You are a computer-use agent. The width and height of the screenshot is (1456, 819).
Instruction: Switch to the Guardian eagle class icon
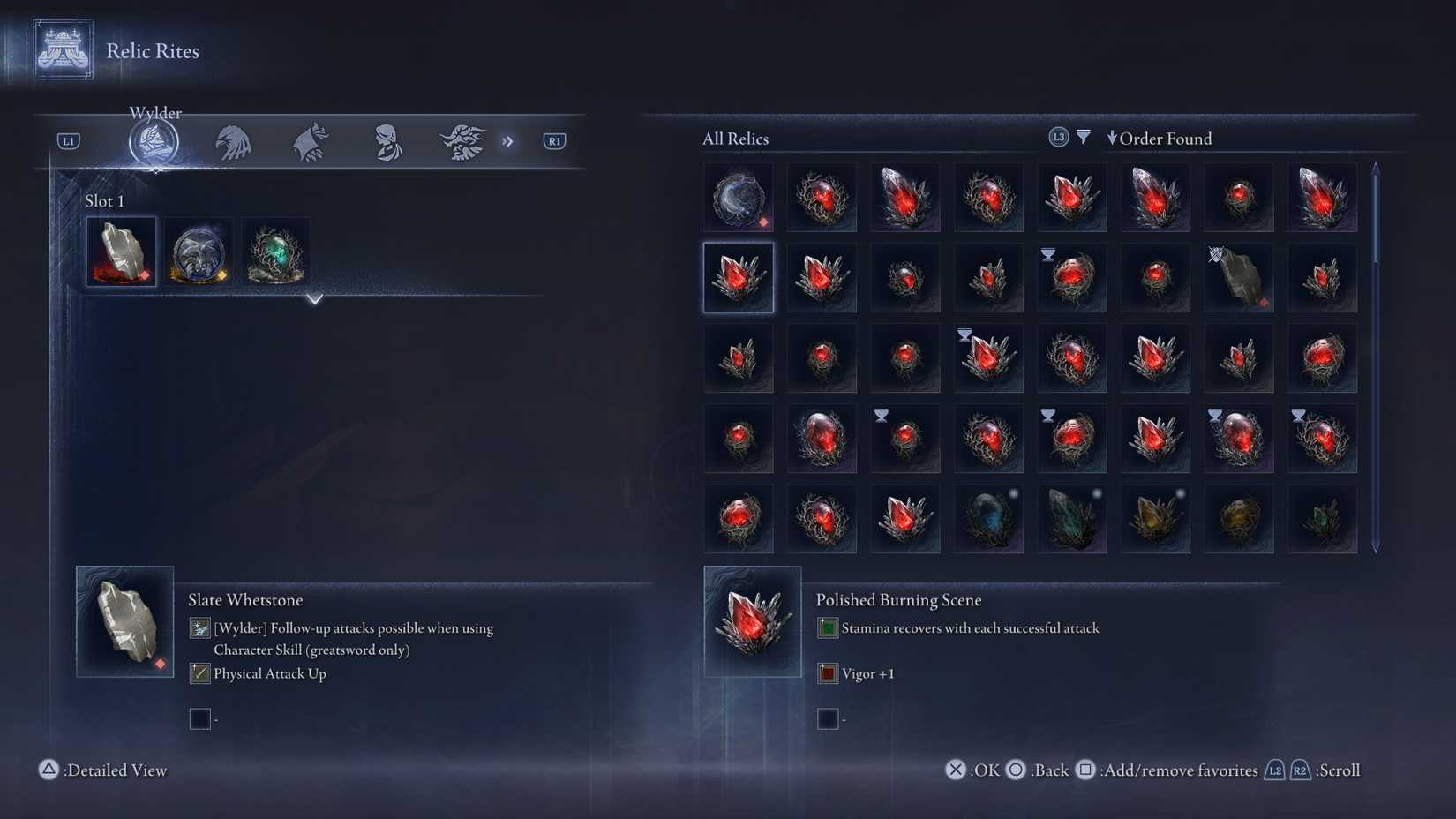[x=232, y=141]
